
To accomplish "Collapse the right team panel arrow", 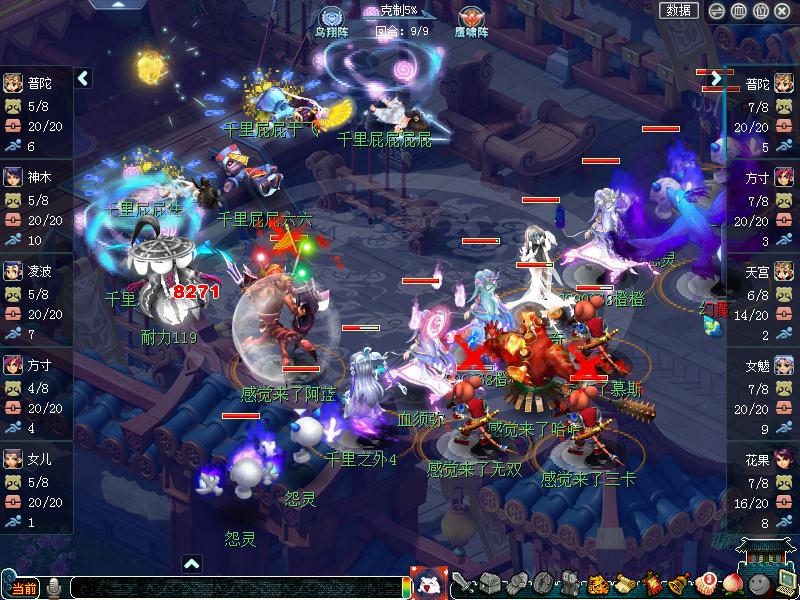I will click(715, 77).
